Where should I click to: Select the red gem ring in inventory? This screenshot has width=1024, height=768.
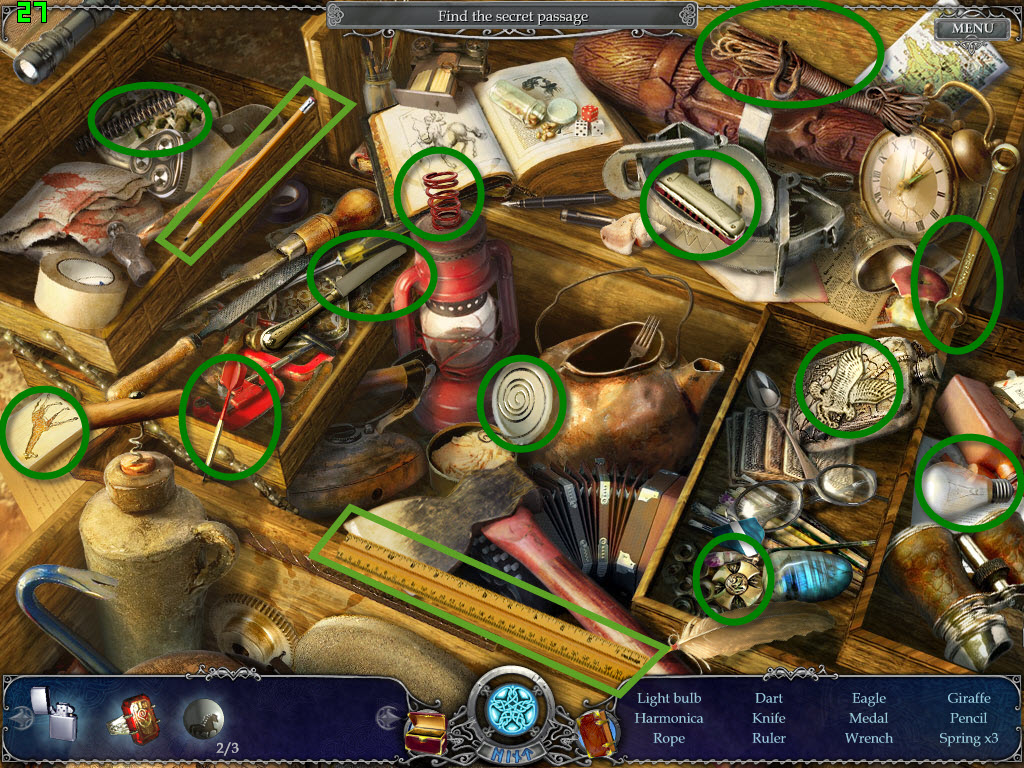(x=135, y=717)
